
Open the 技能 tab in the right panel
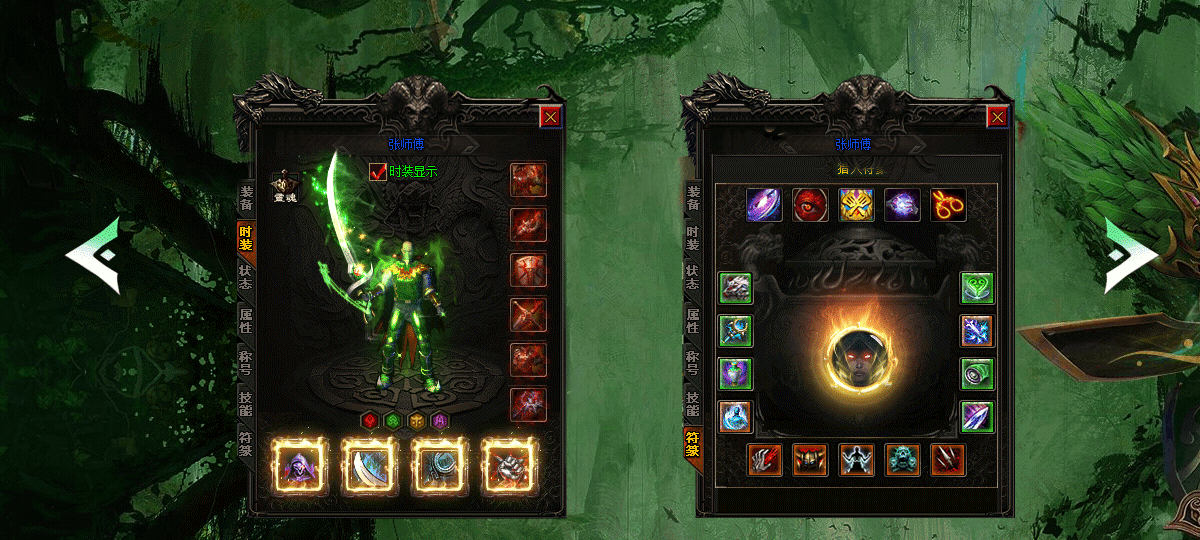tap(691, 403)
